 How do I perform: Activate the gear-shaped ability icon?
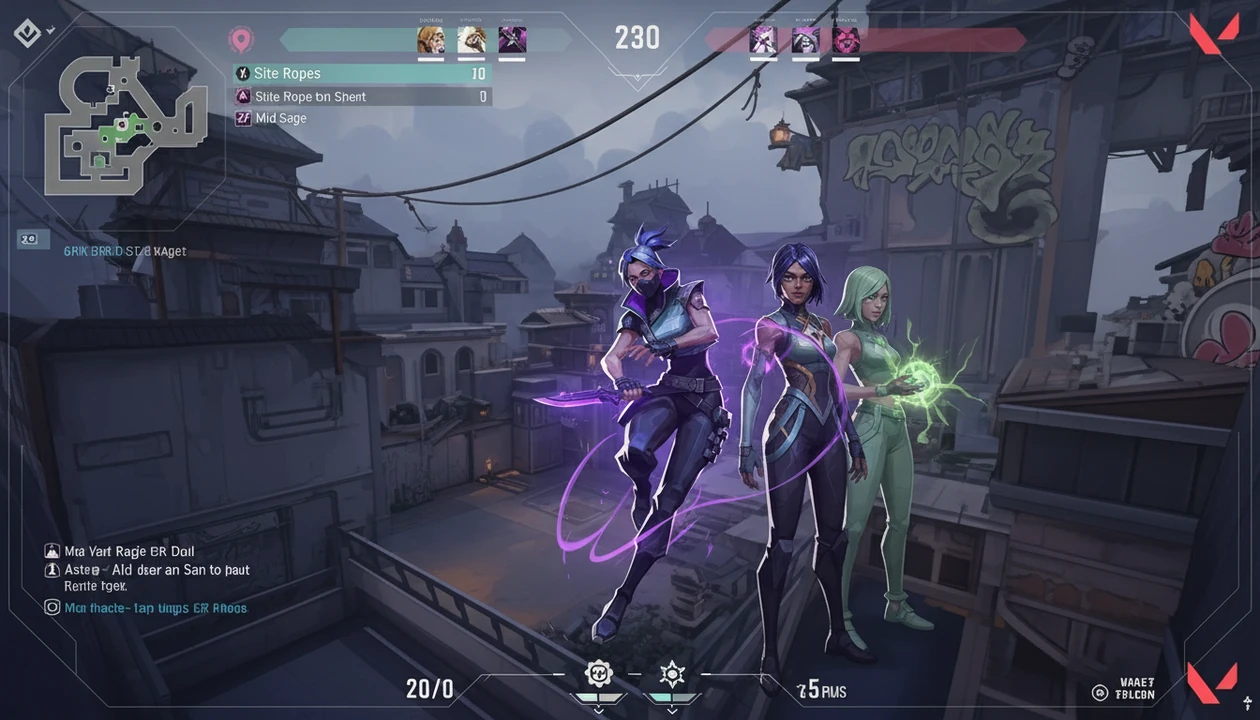tap(598, 673)
